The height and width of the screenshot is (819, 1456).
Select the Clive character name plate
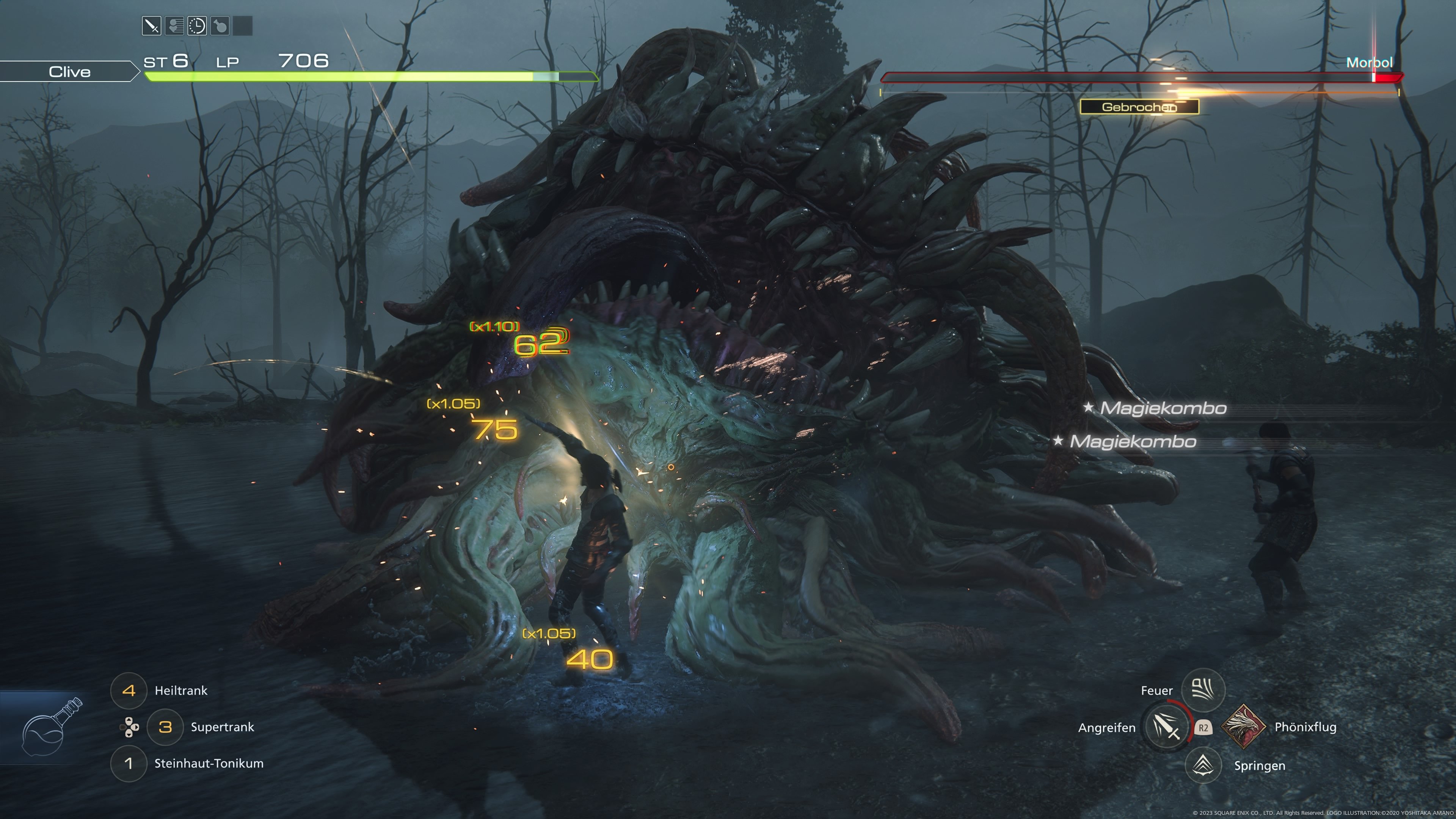click(69, 72)
